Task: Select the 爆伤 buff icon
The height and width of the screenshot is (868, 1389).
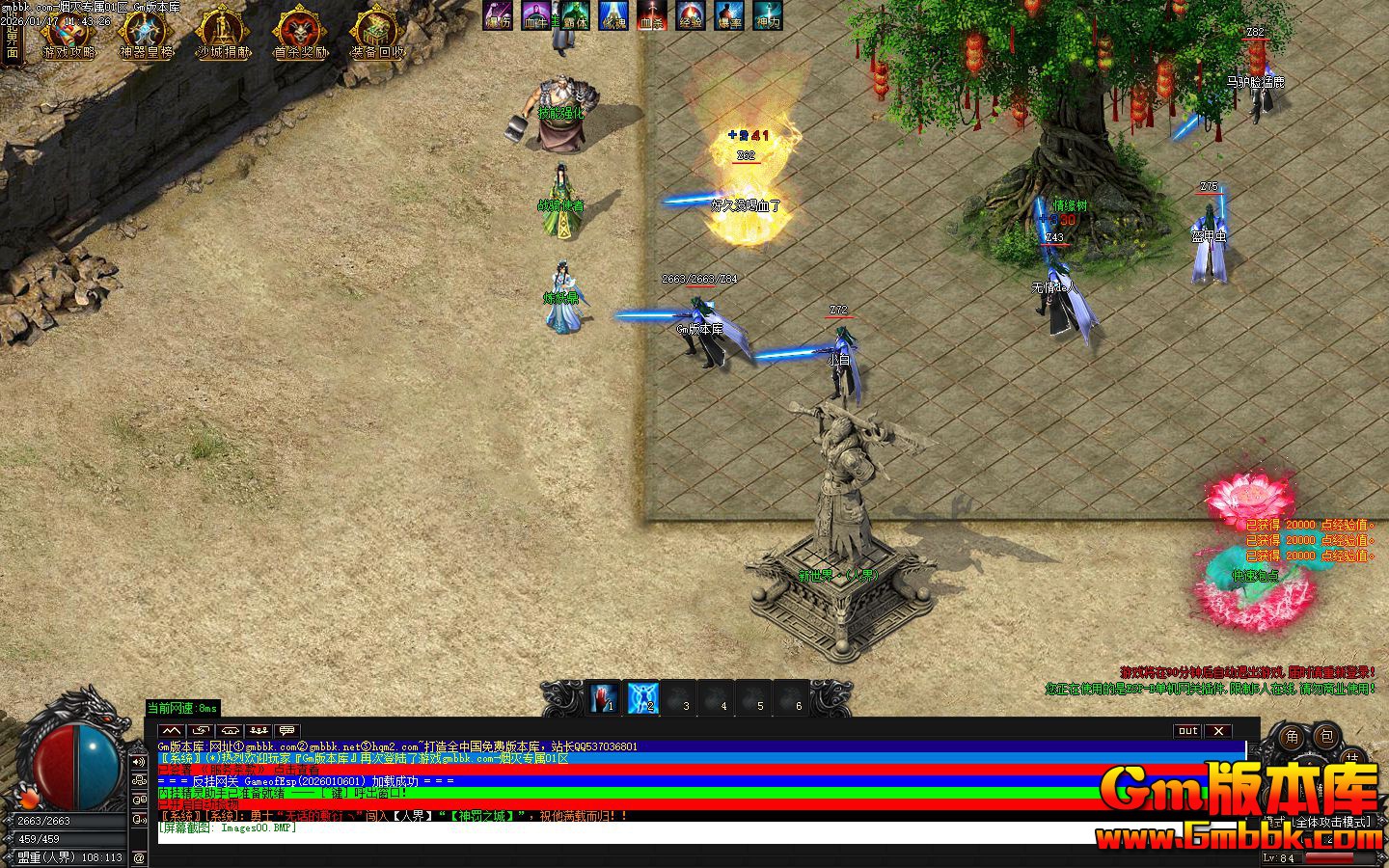Action: tap(499, 15)
